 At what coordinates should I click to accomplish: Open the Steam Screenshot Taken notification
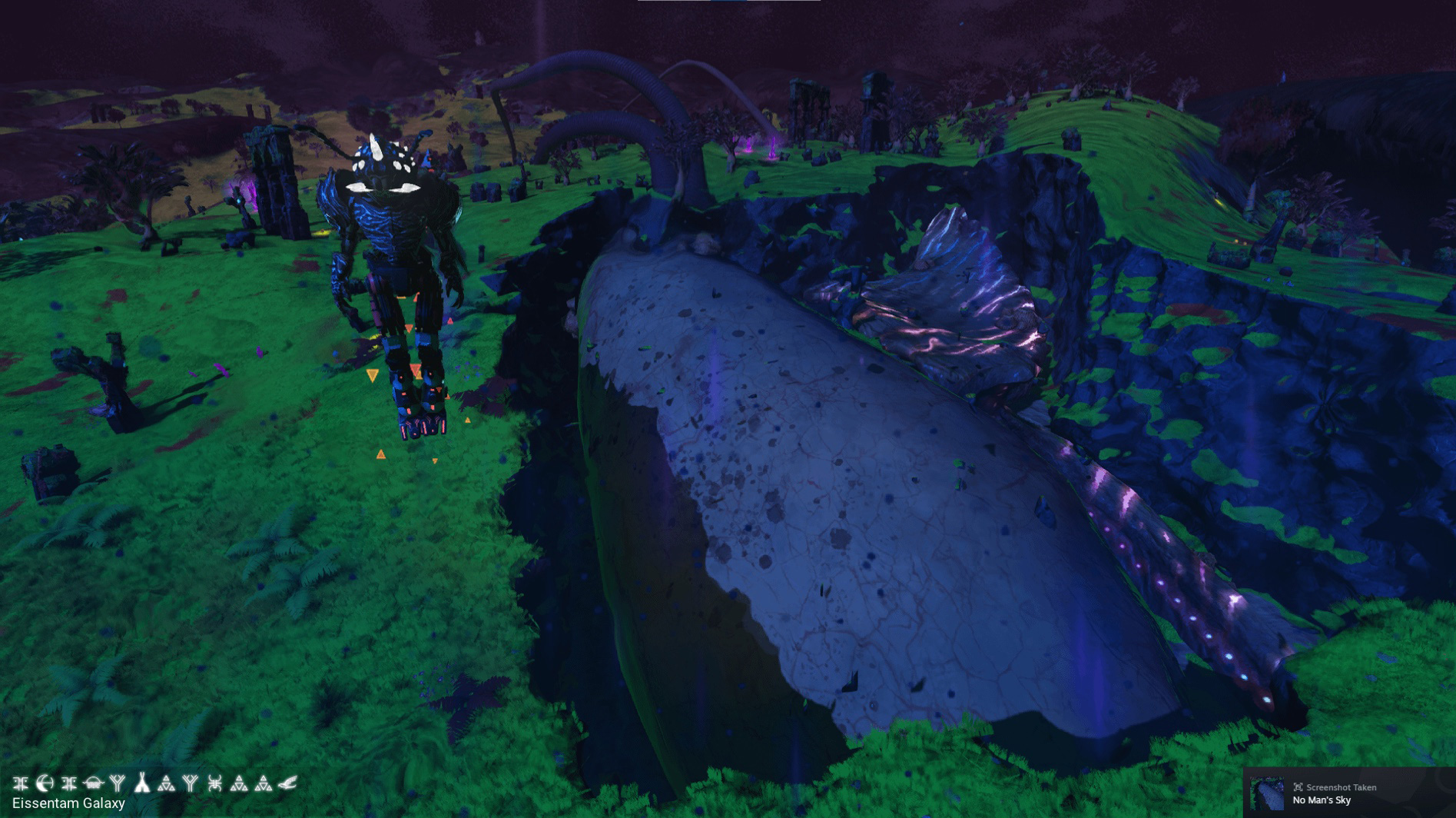pos(1348,793)
